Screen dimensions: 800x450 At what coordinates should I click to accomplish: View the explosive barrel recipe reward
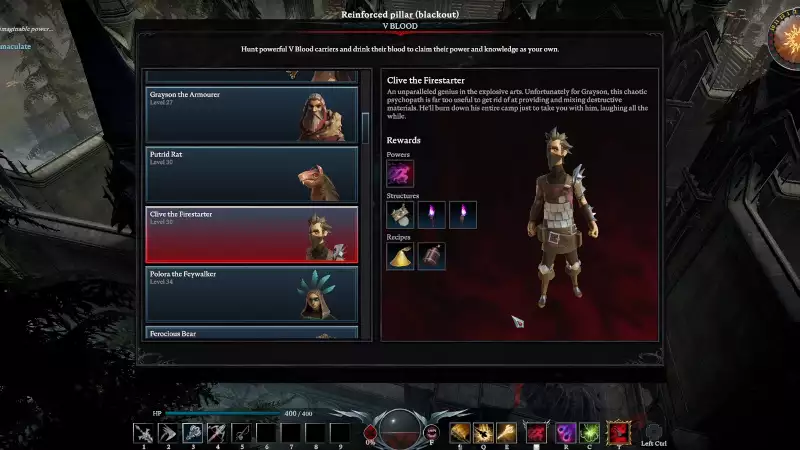432,255
